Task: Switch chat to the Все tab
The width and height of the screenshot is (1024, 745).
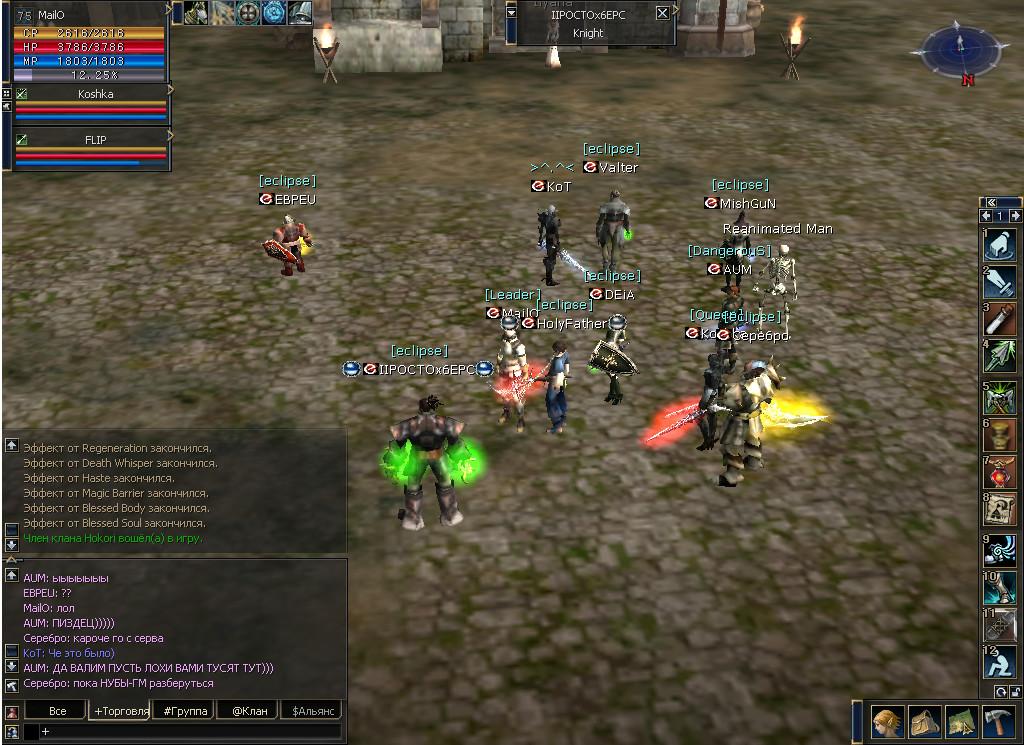Action: point(57,711)
